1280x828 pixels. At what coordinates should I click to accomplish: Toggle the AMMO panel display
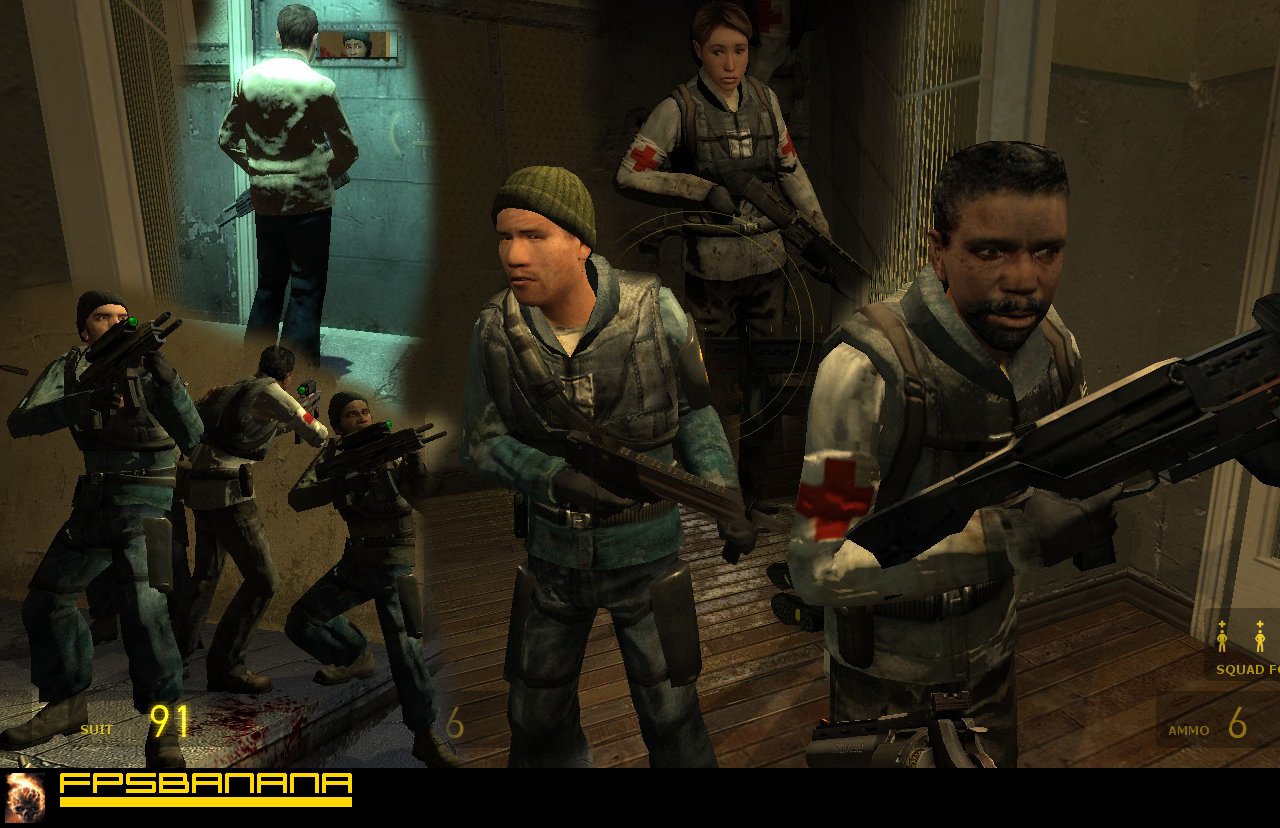click(x=1210, y=728)
